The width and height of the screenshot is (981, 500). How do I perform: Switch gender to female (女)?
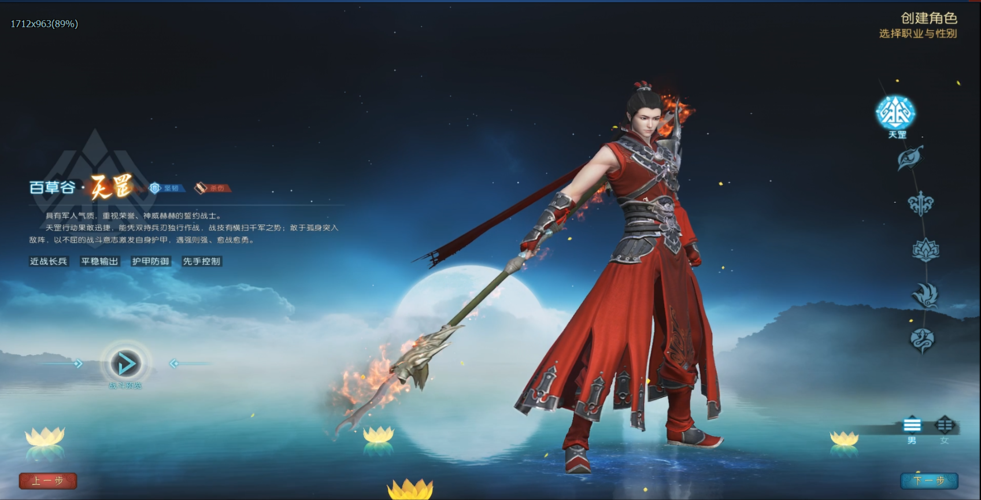[x=944, y=426]
